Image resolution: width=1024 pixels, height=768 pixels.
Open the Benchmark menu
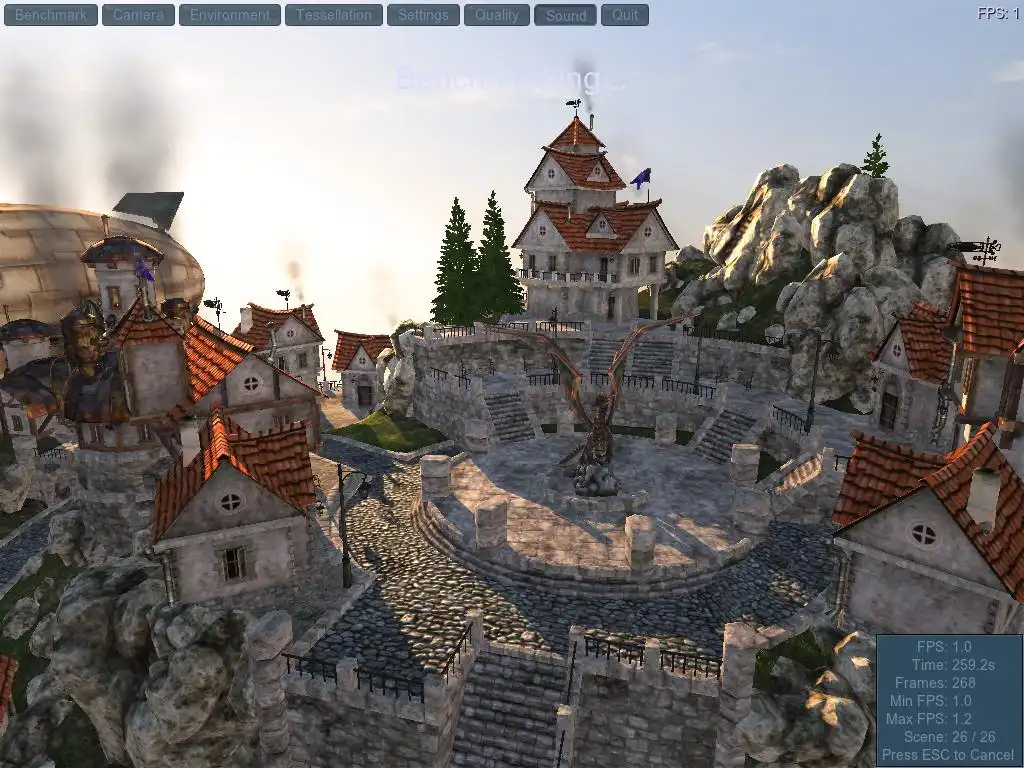click(x=51, y=15)
